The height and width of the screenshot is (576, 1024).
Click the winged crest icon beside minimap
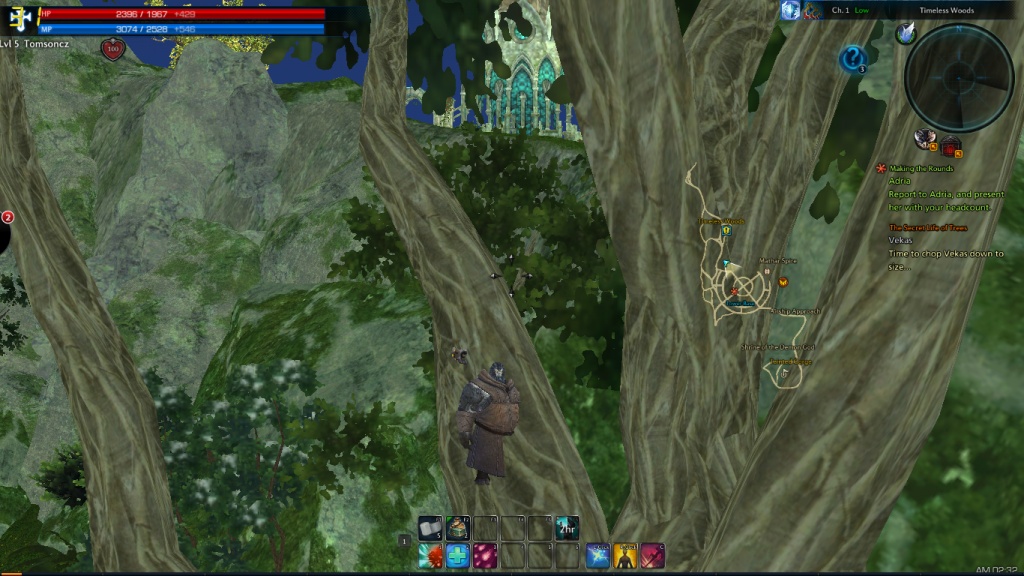point(906,33)
